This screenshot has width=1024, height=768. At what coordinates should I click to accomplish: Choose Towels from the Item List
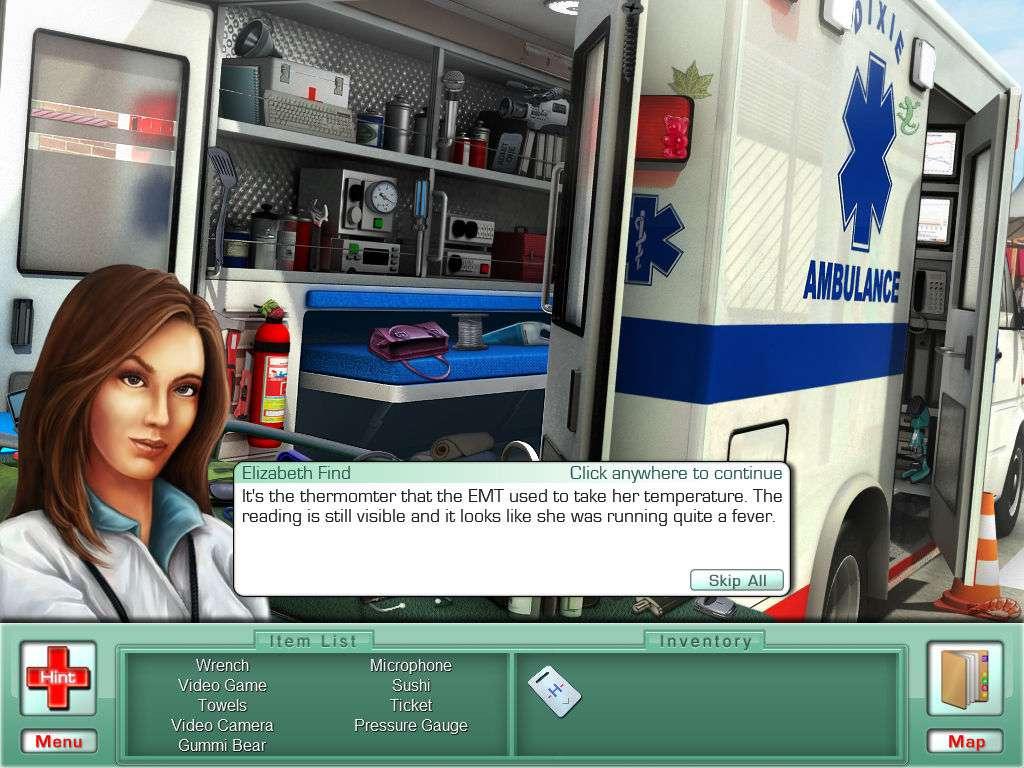222,705
